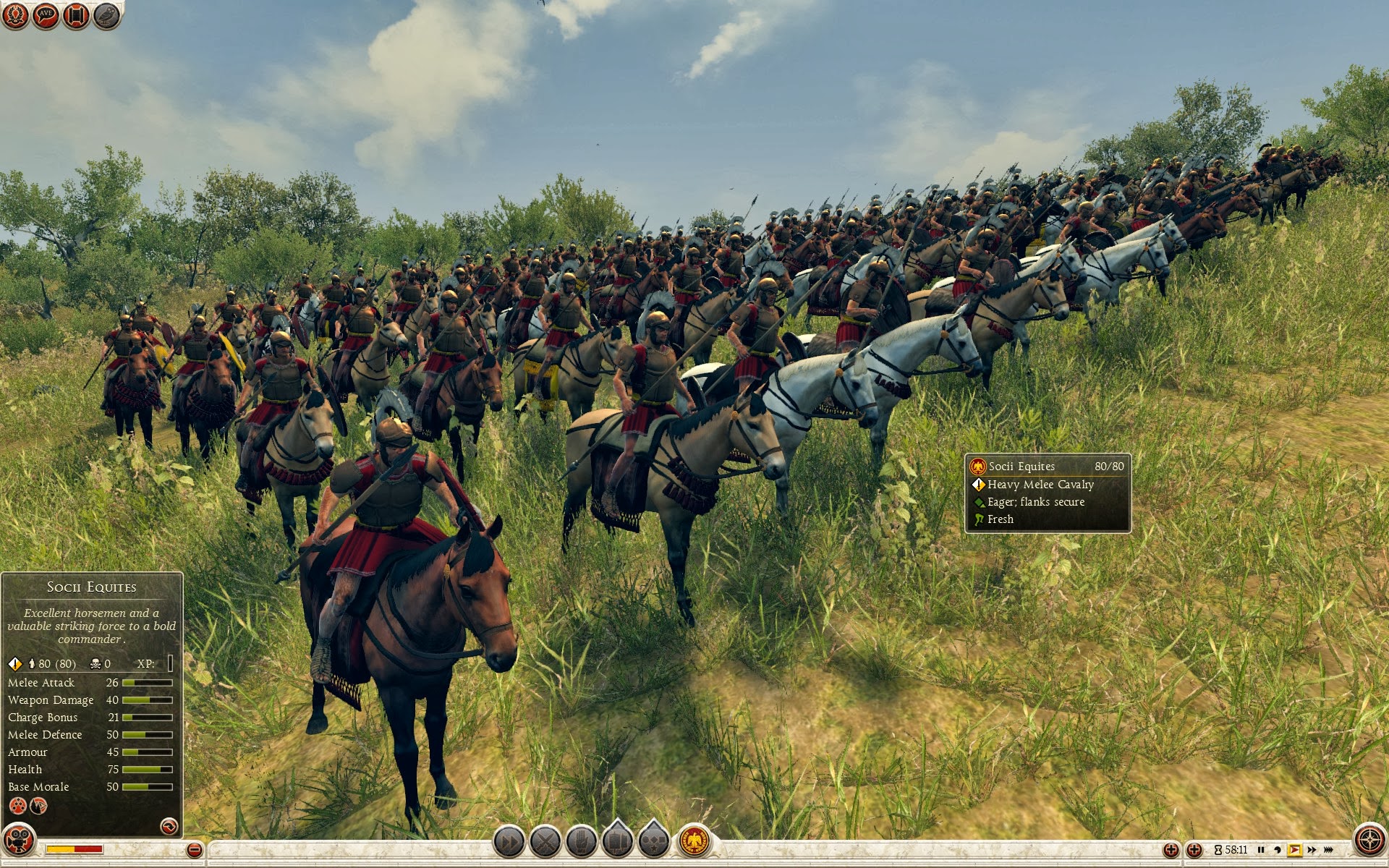1389x868 pixels.
Task: Open the grey owl advisor icon
Action: 106,15
